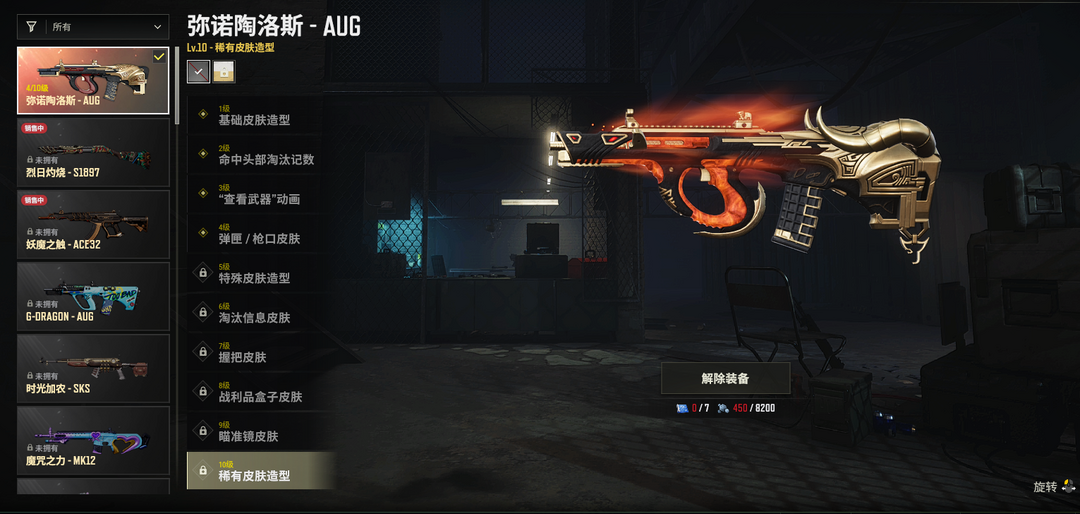Select the gold skin style swatch
Screen dimensions: 1080x514
tap(224, 71)
